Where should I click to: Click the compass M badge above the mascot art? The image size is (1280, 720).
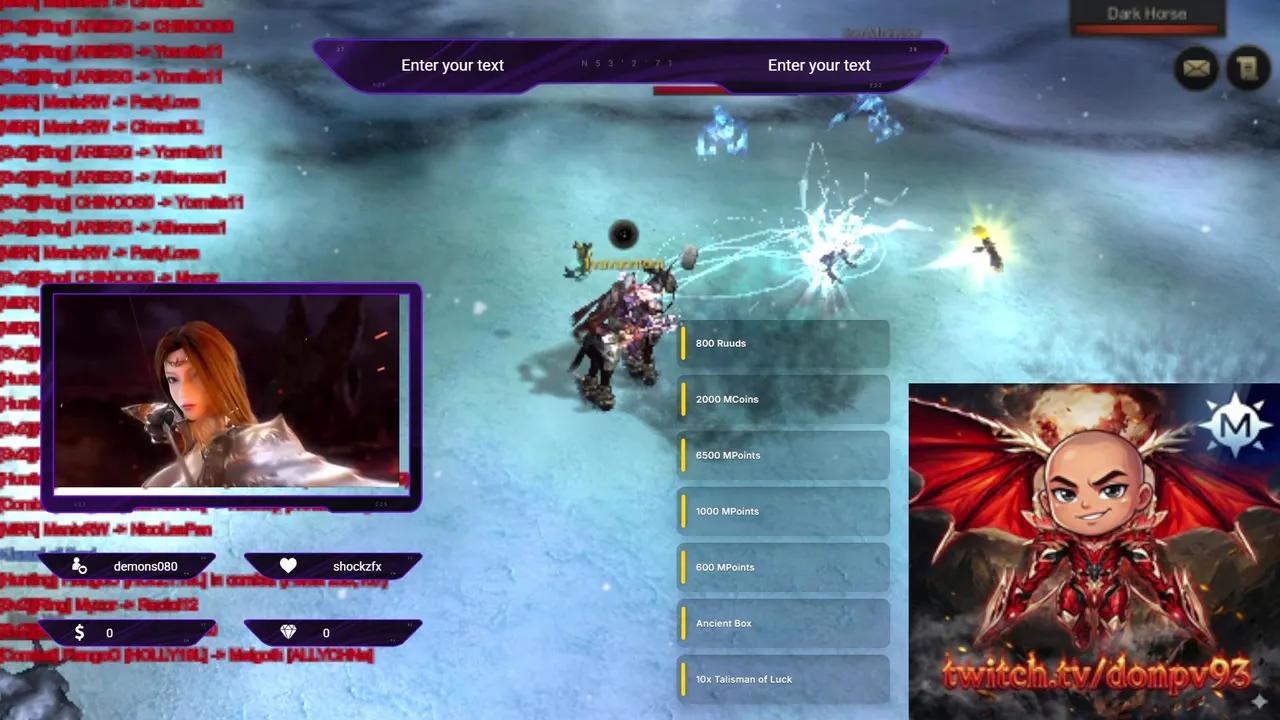1237,424
